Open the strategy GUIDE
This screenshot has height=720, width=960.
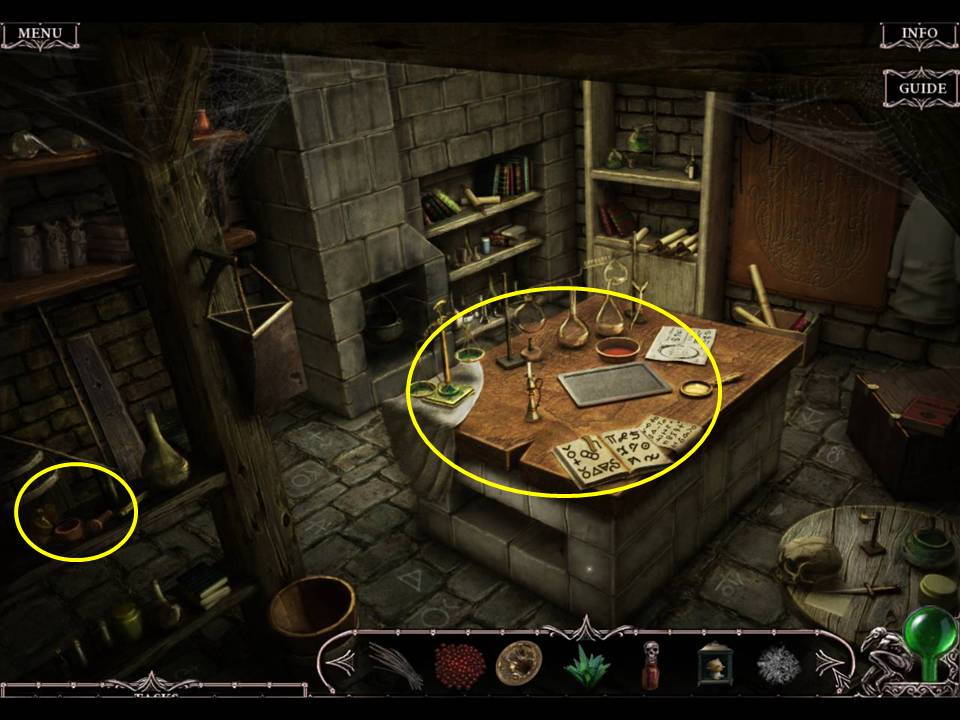tap(921, 88)
